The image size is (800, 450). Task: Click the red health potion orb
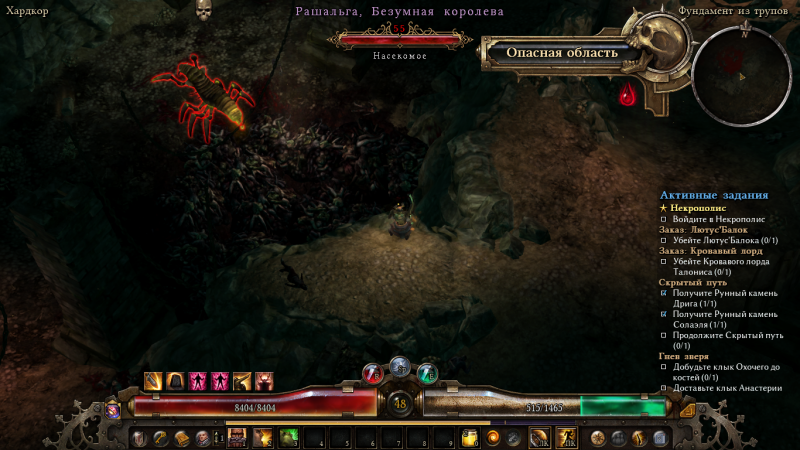(372, 375)
